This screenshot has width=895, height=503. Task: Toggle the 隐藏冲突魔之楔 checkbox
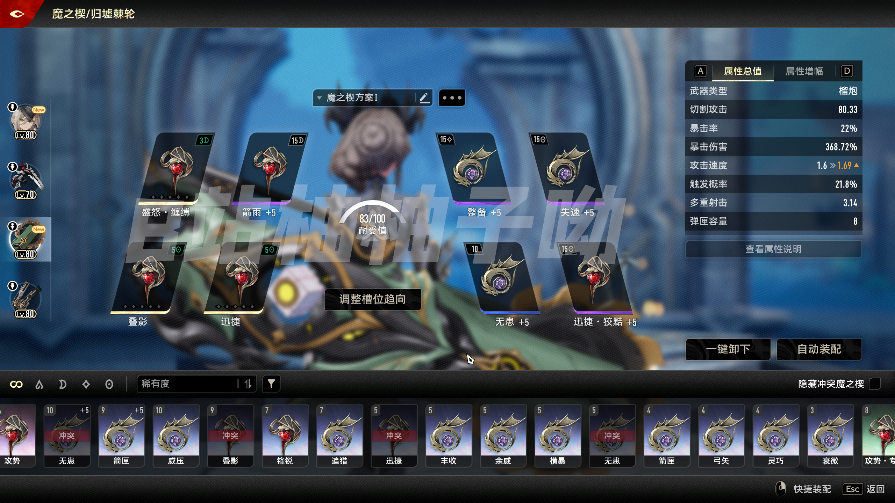point(875,383)
